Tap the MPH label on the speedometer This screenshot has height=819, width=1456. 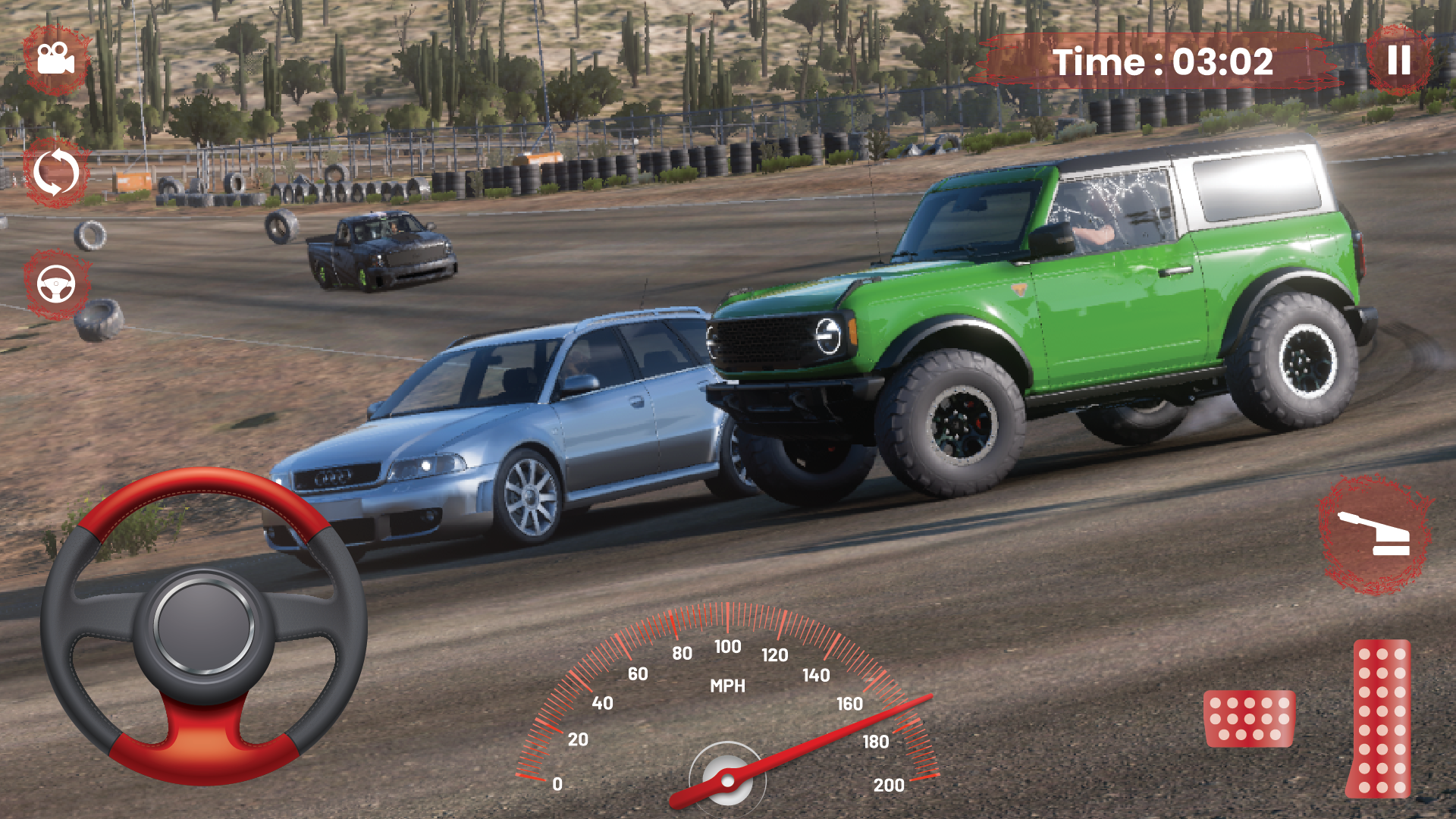[728, 687]
